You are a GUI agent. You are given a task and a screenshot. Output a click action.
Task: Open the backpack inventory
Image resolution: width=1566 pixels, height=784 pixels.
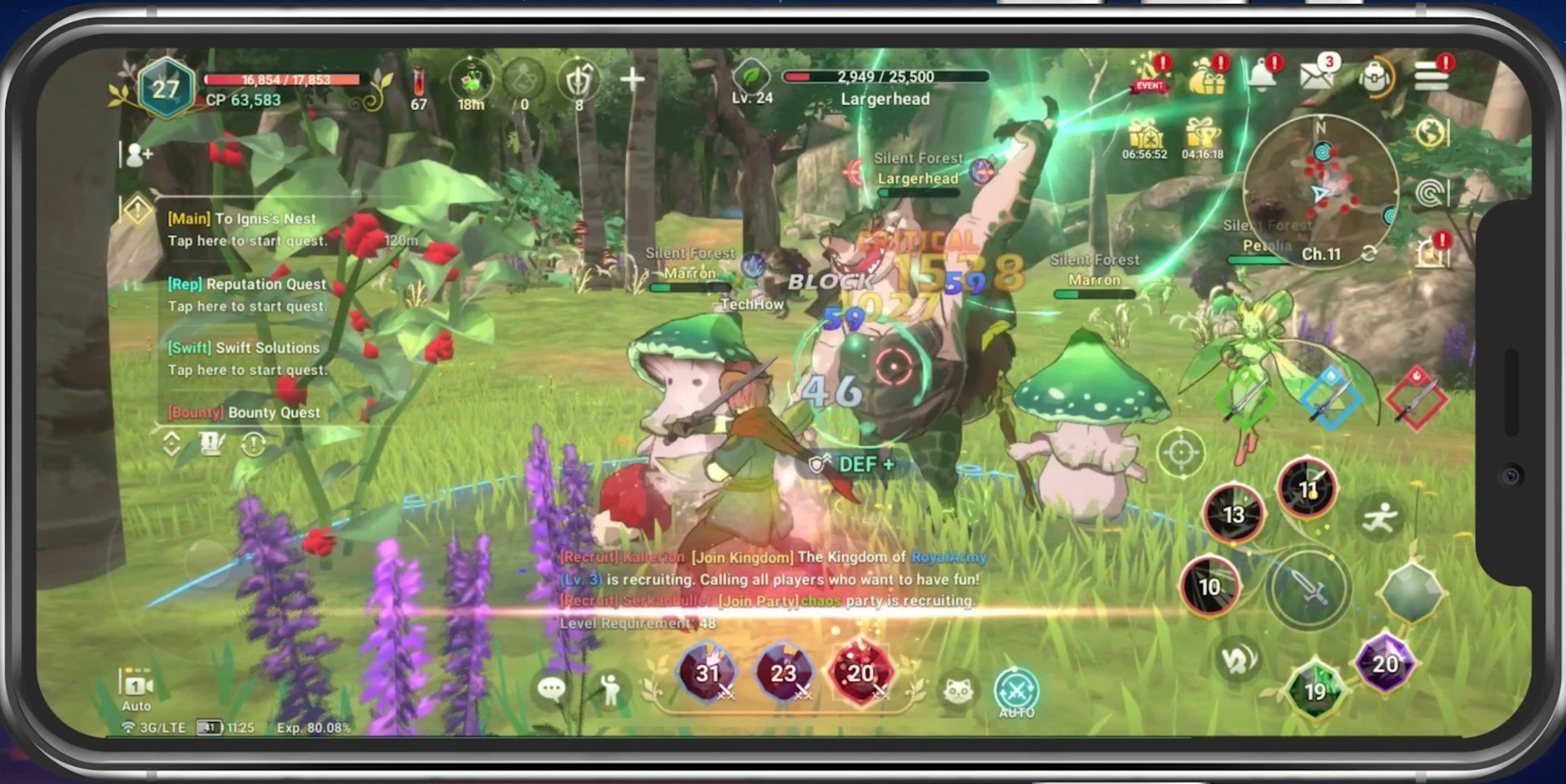tap(1374, 78)
